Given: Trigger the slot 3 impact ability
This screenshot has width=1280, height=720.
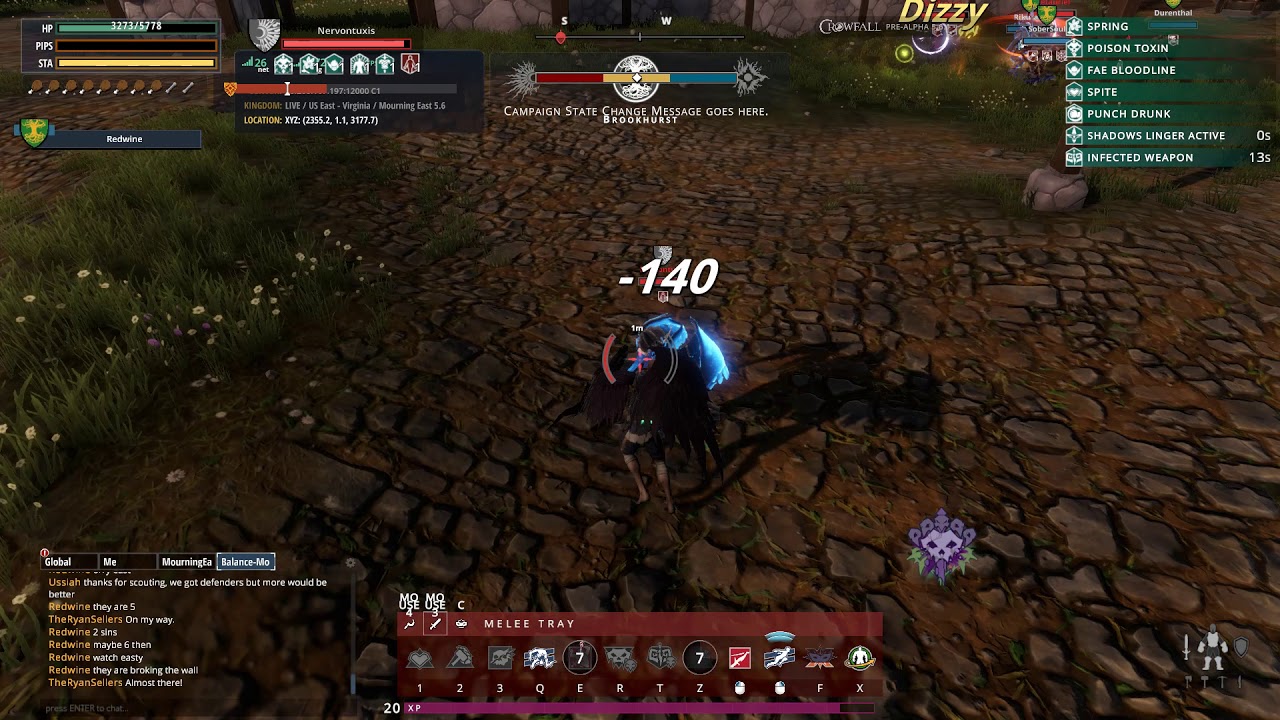Looking at the screenshot, I should click(500, 658).
